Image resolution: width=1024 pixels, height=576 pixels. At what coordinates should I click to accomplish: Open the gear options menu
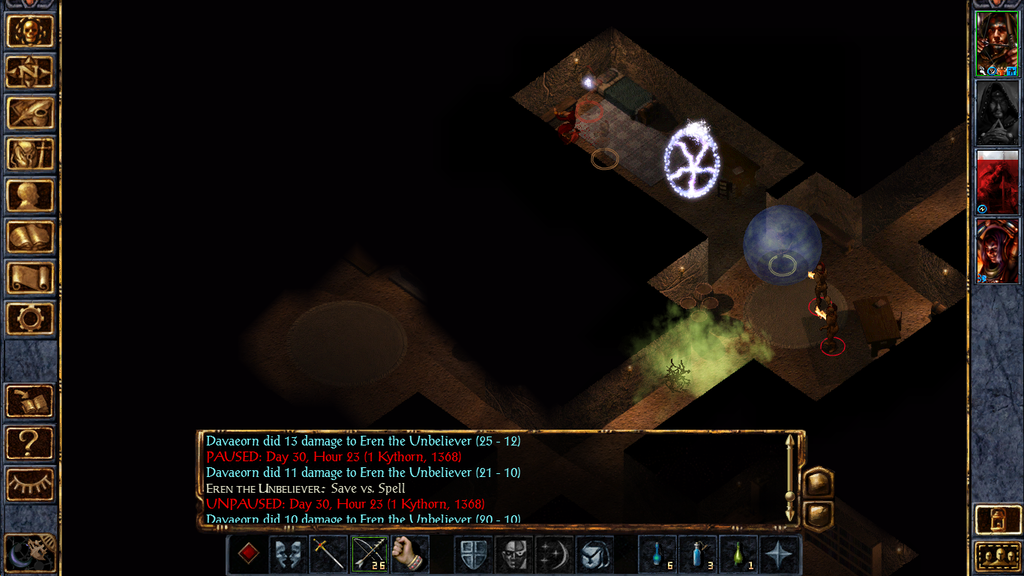point(30,319)
